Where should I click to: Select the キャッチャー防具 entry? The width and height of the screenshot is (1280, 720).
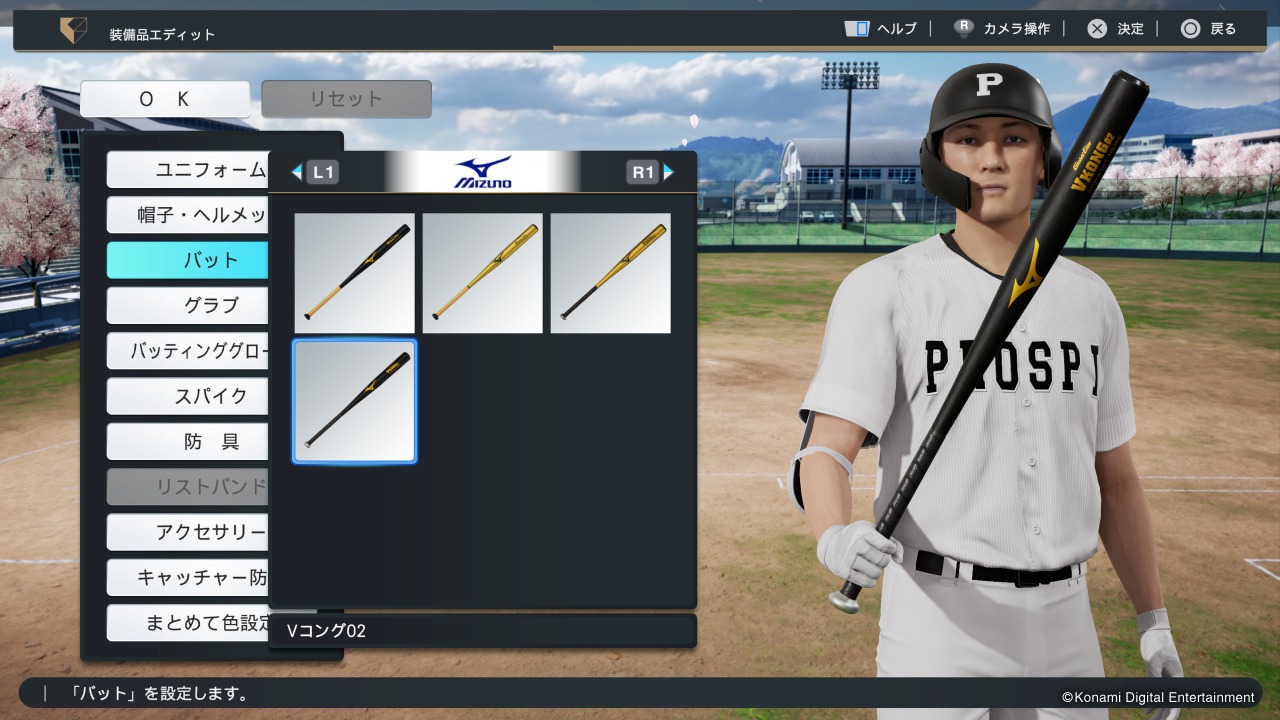tap(188, 577)
